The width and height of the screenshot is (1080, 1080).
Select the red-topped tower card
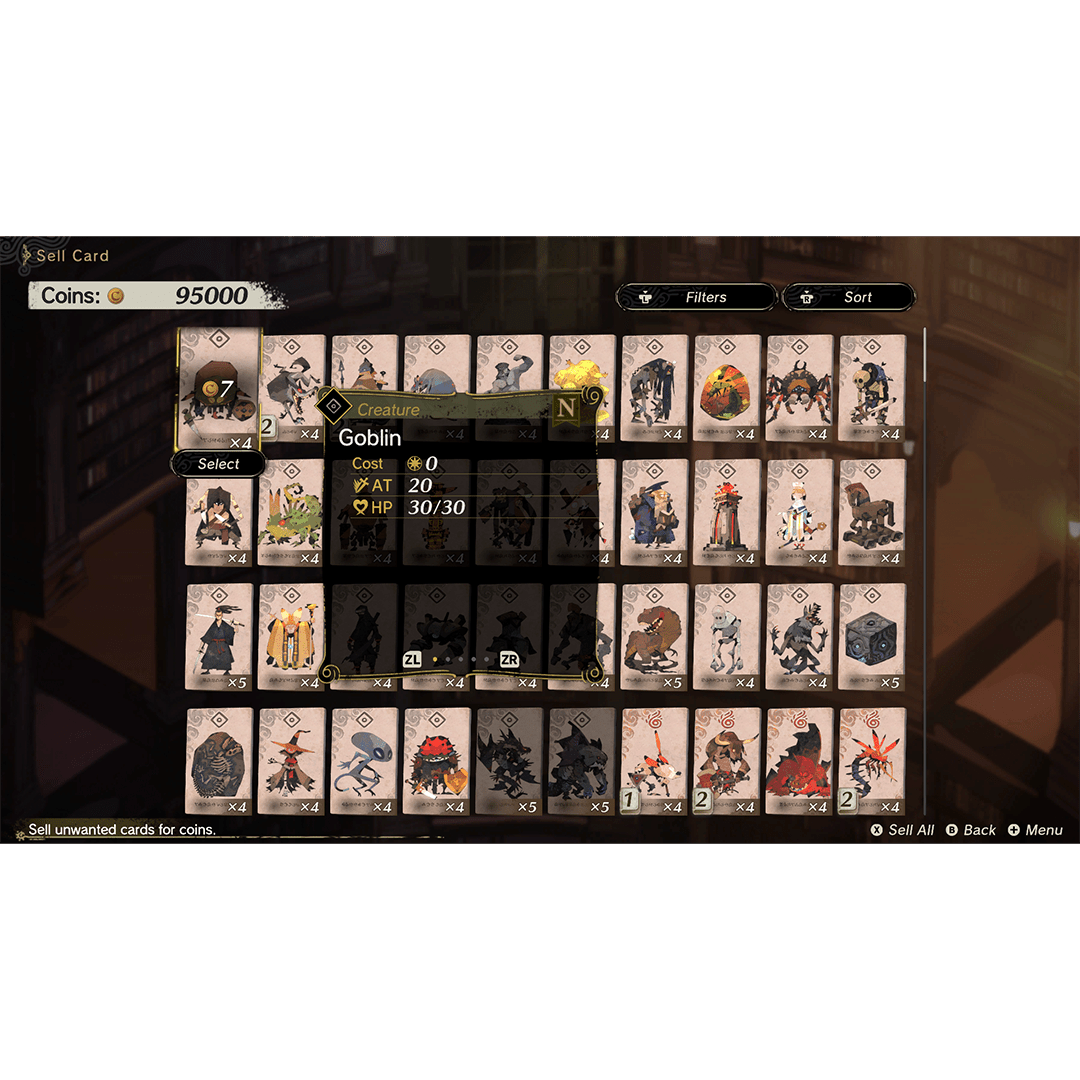(727, 512)
